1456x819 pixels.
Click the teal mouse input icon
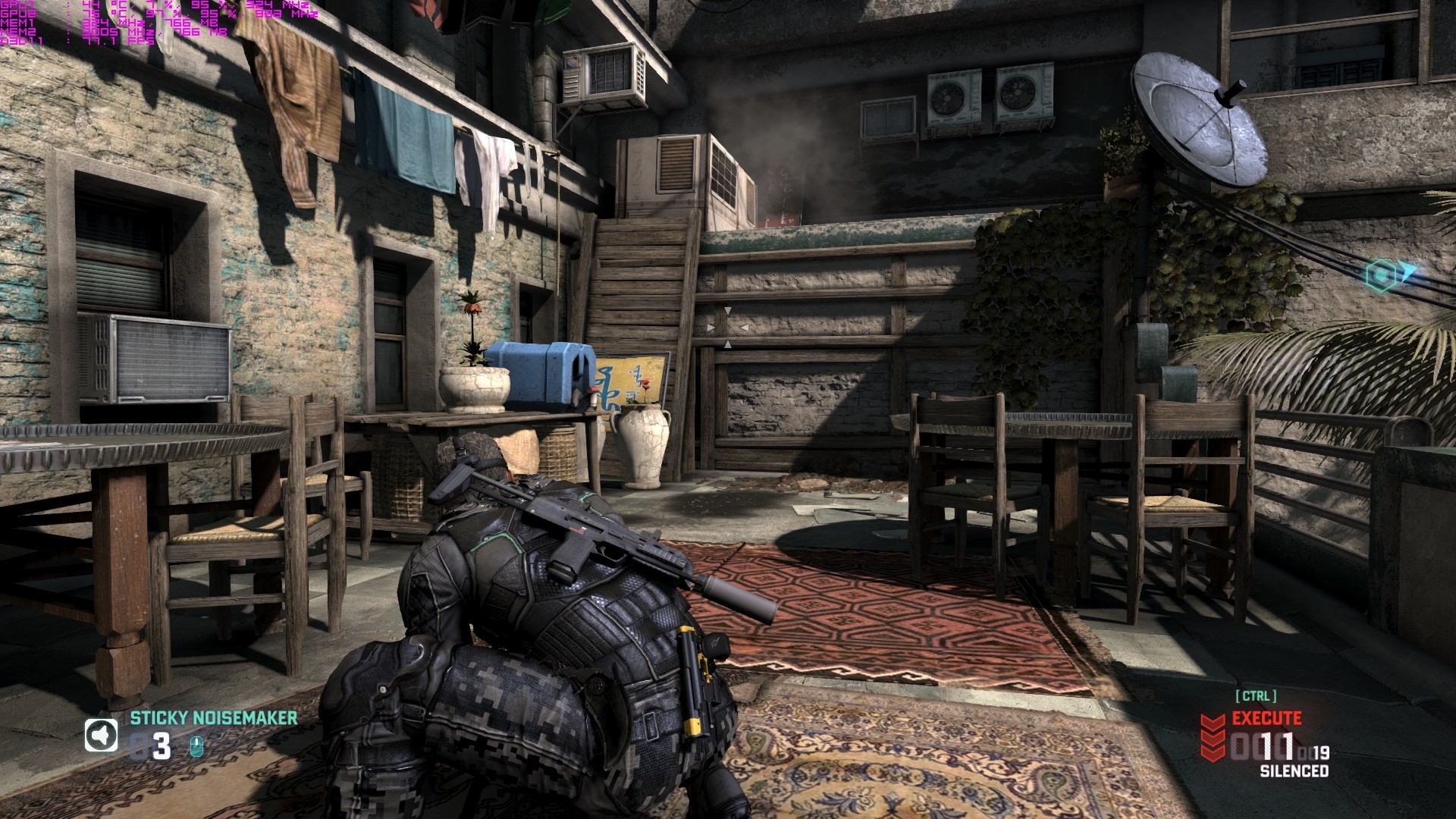coord(196,747)
